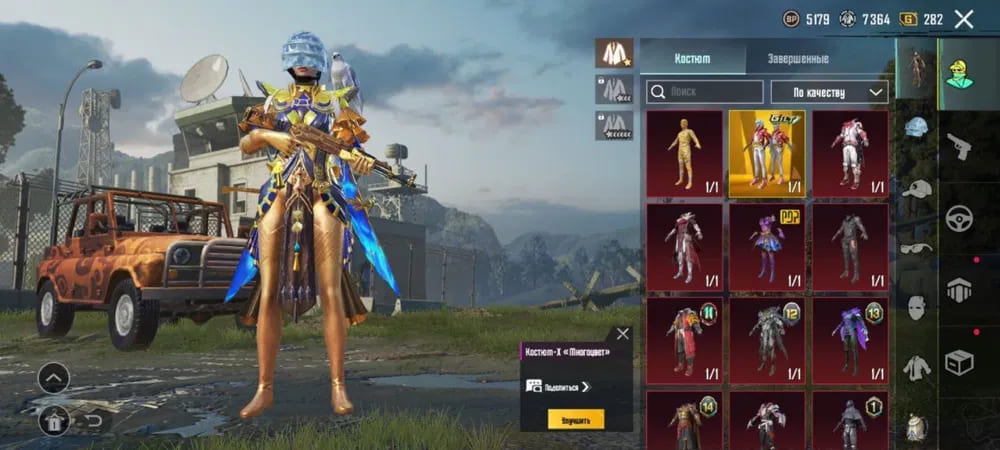Pick the costume with the 12 badge
Screen dimensions: 1000x450
[x=766, y=340]
